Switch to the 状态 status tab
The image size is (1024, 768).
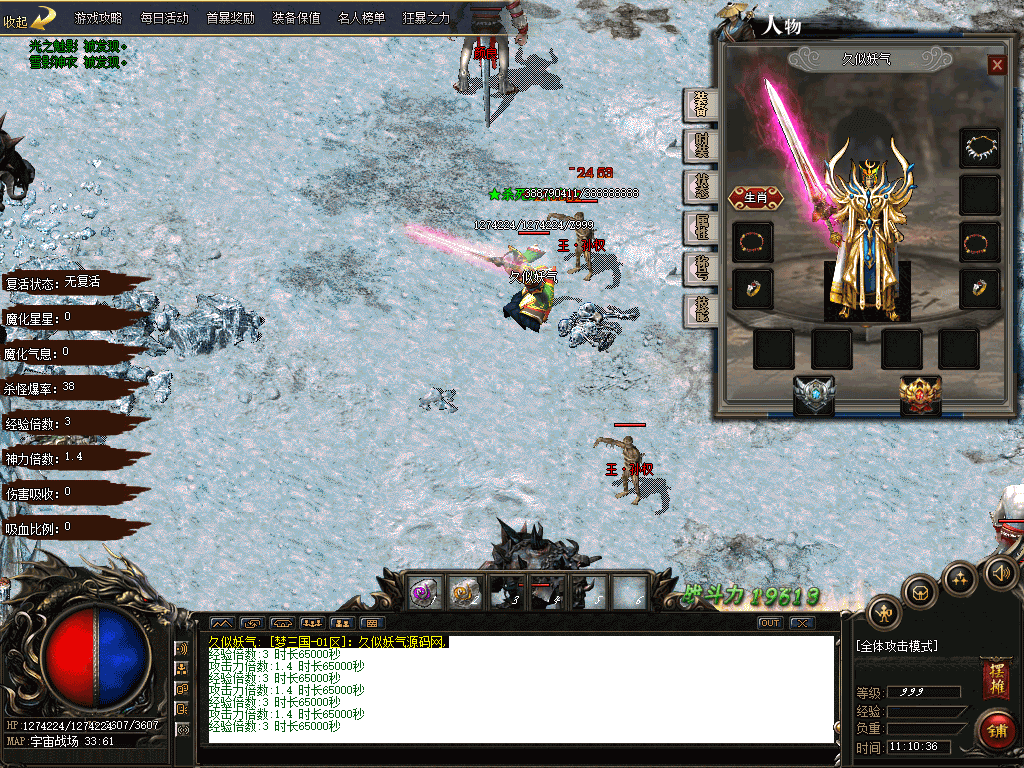click(702, 187)
